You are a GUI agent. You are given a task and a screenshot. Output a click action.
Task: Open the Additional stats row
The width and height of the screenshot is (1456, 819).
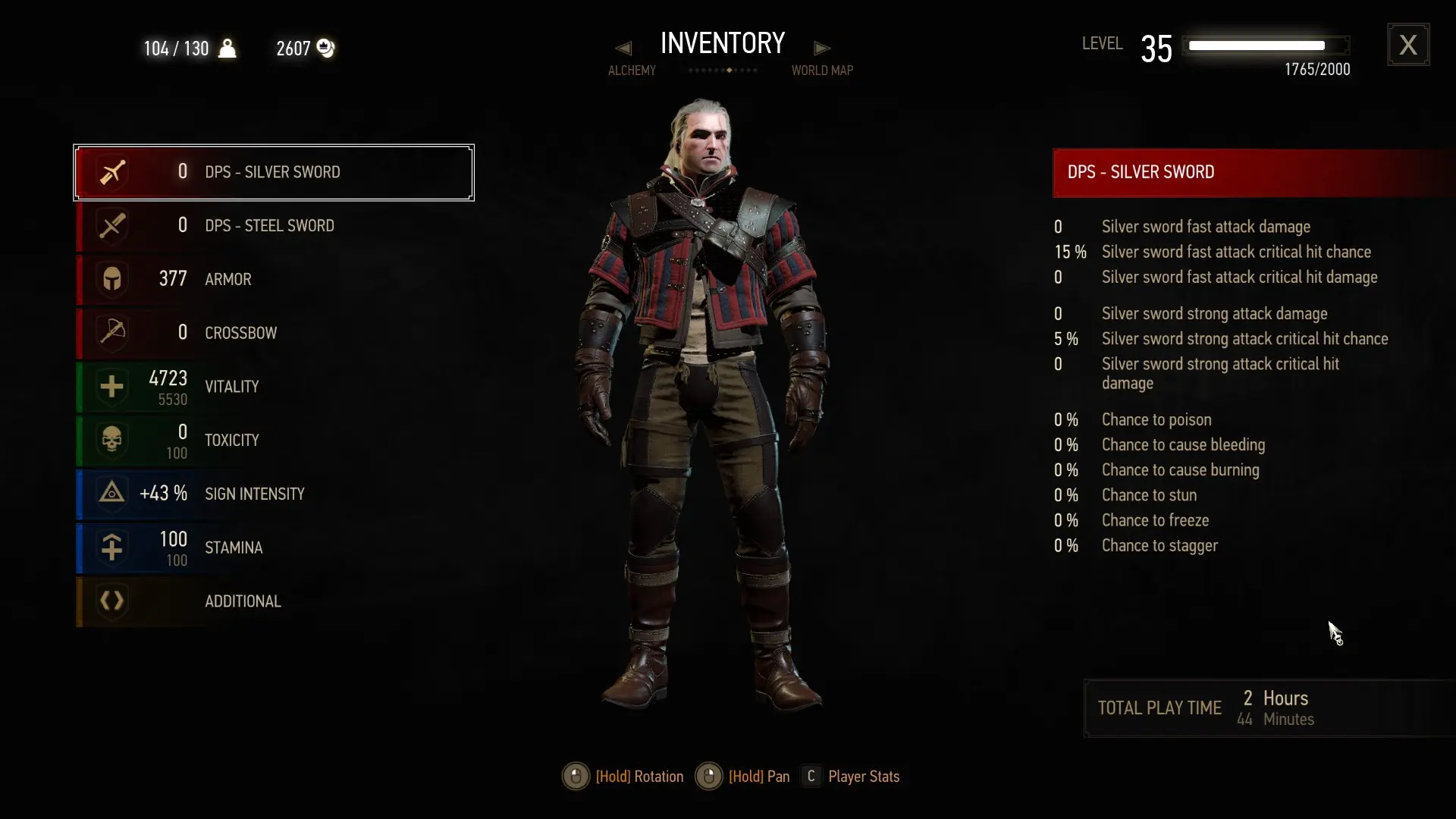273,601
